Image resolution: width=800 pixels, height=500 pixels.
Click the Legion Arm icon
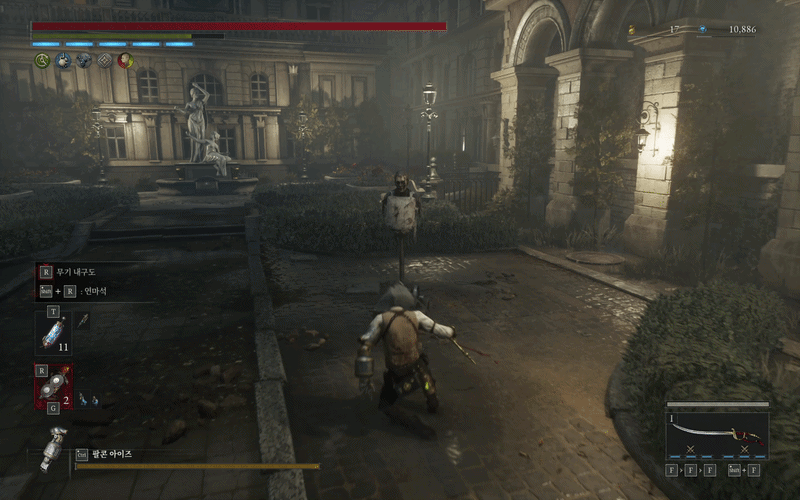coord(54,447)
